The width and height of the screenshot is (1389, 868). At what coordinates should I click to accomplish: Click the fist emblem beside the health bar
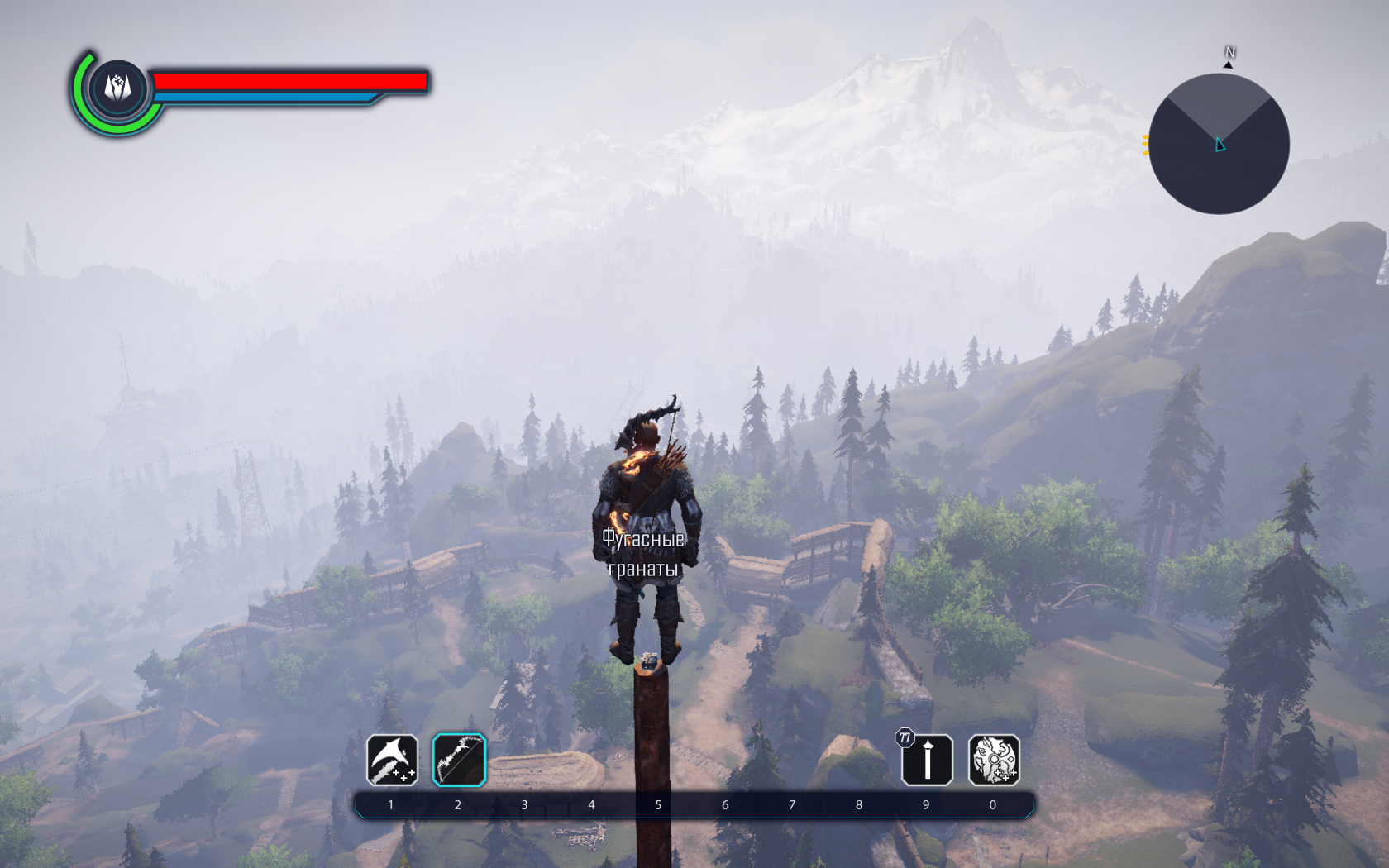tap(117, 87)
